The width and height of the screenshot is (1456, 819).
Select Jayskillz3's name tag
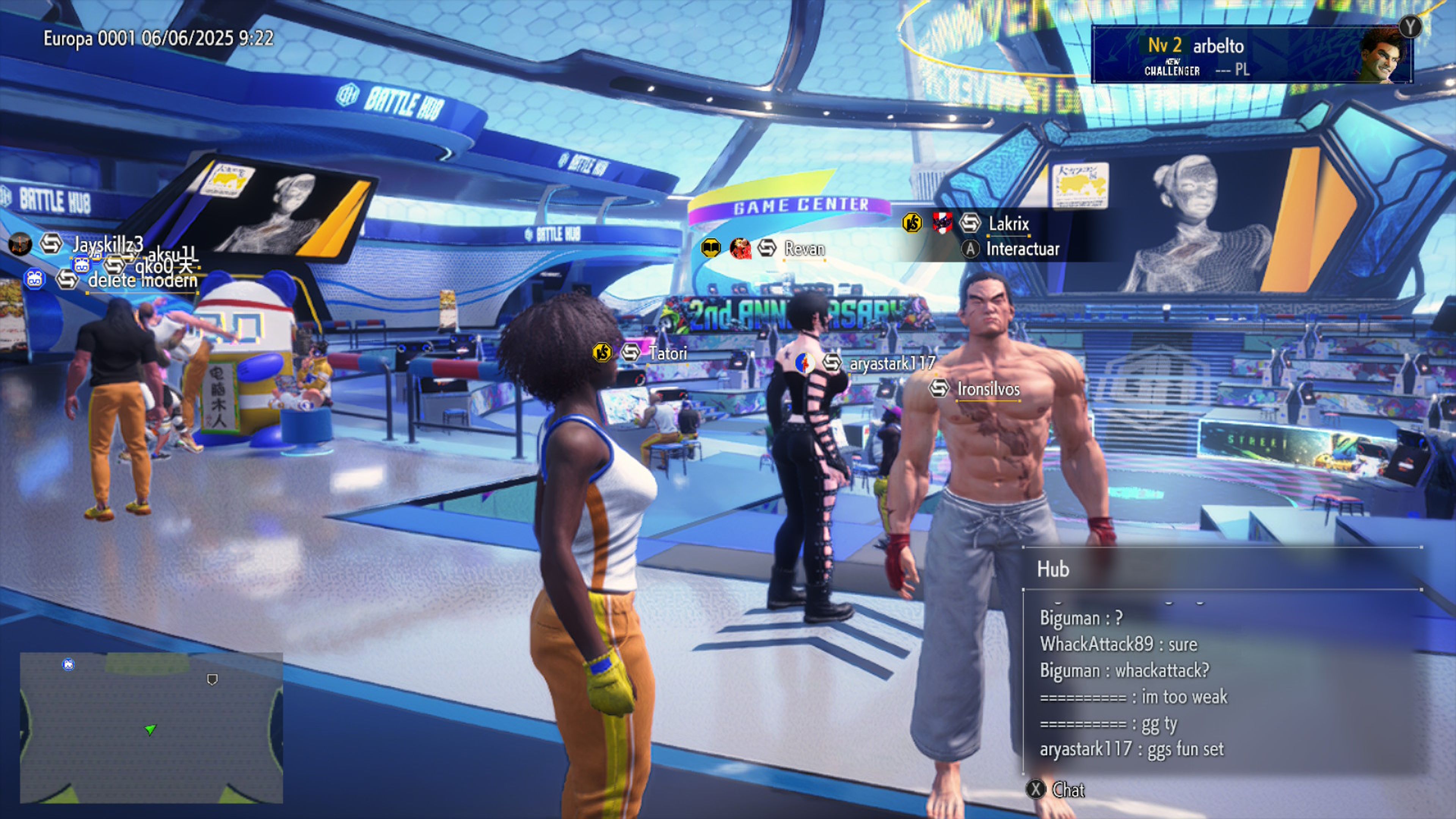click(x=107, y=244)
